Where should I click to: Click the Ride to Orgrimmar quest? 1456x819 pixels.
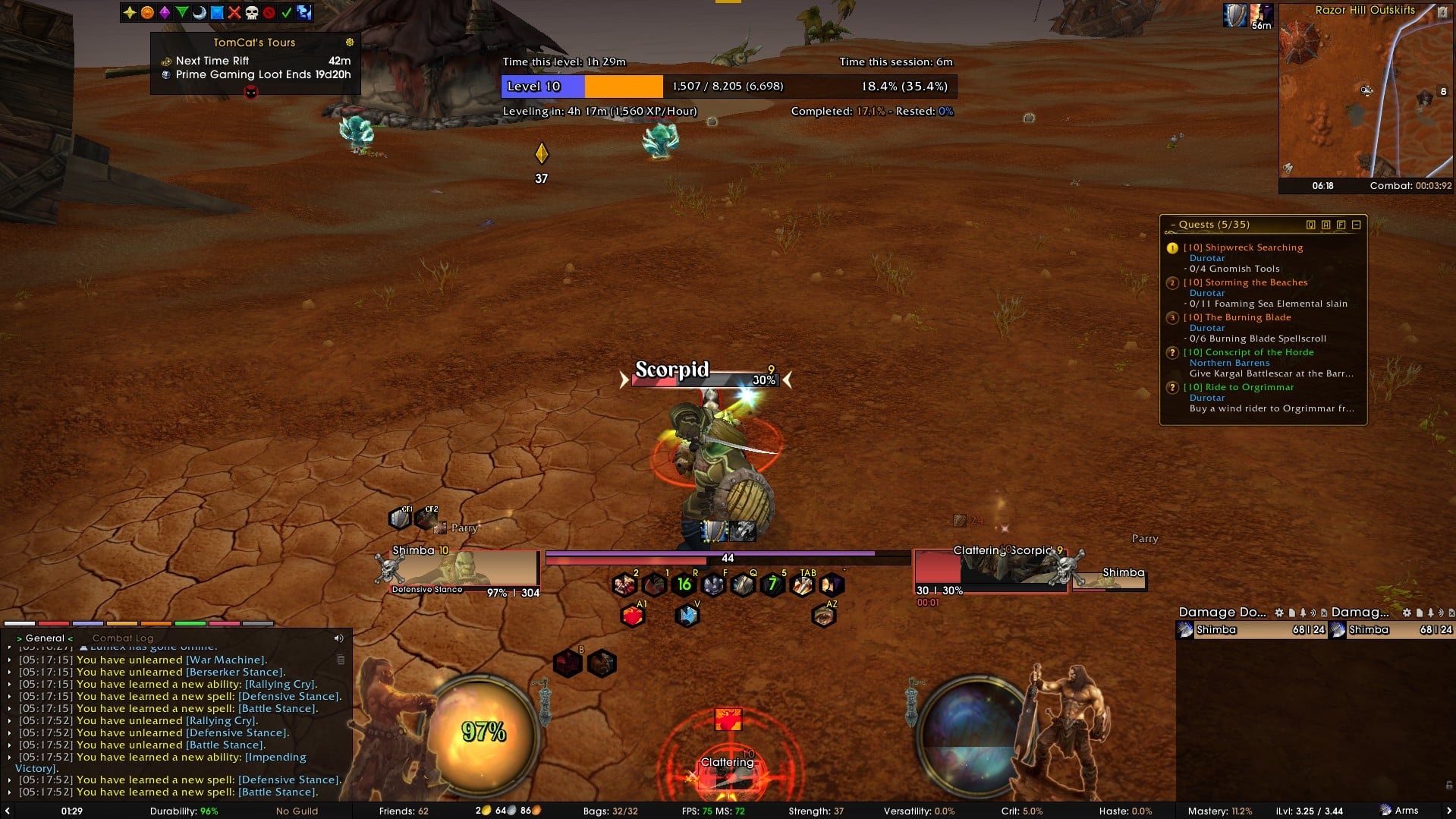pyautogui.click(x=1240, y=387)
